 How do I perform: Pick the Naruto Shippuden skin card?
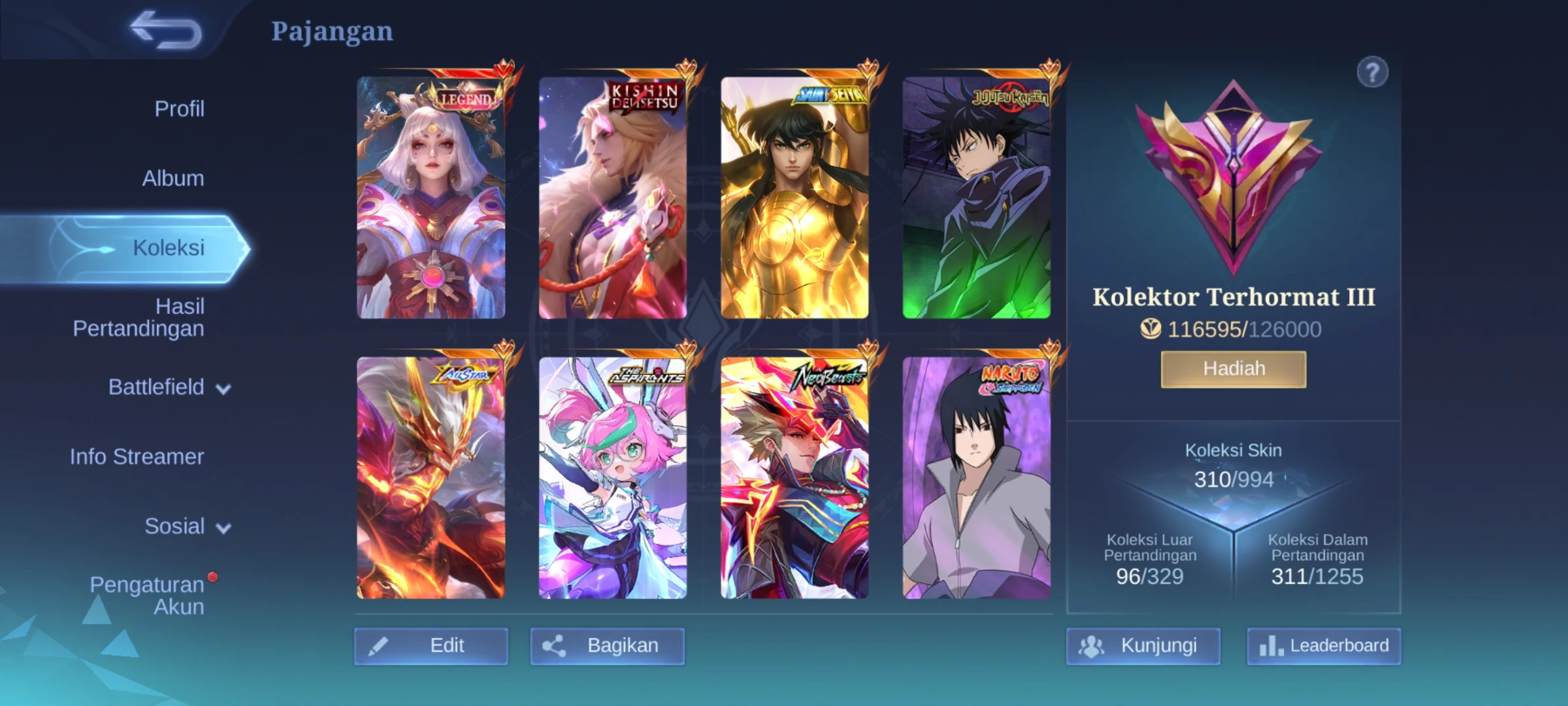pos(977,478)
